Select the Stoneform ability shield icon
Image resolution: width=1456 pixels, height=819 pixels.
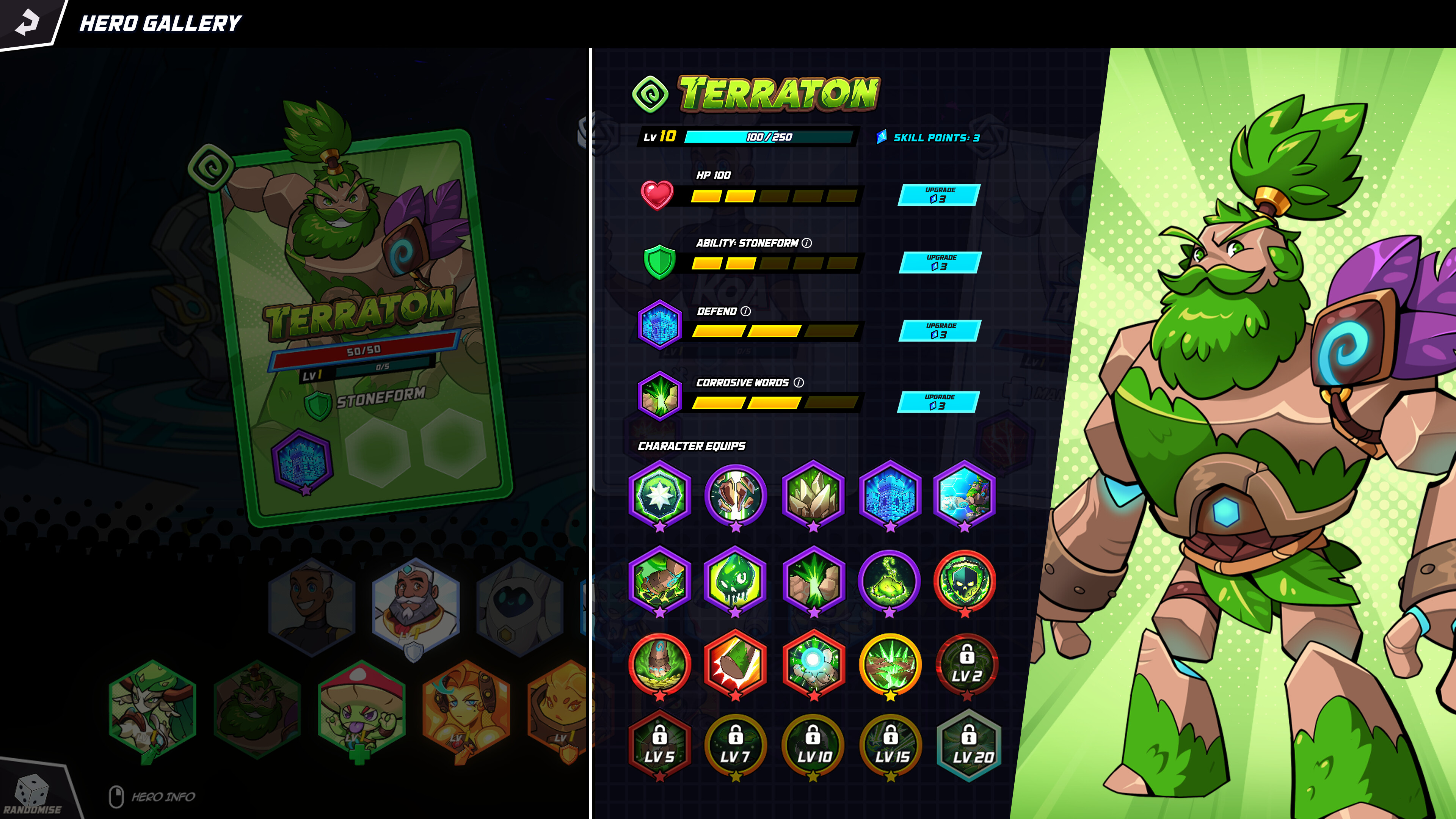pyautogui.click(x=660, y=261)
